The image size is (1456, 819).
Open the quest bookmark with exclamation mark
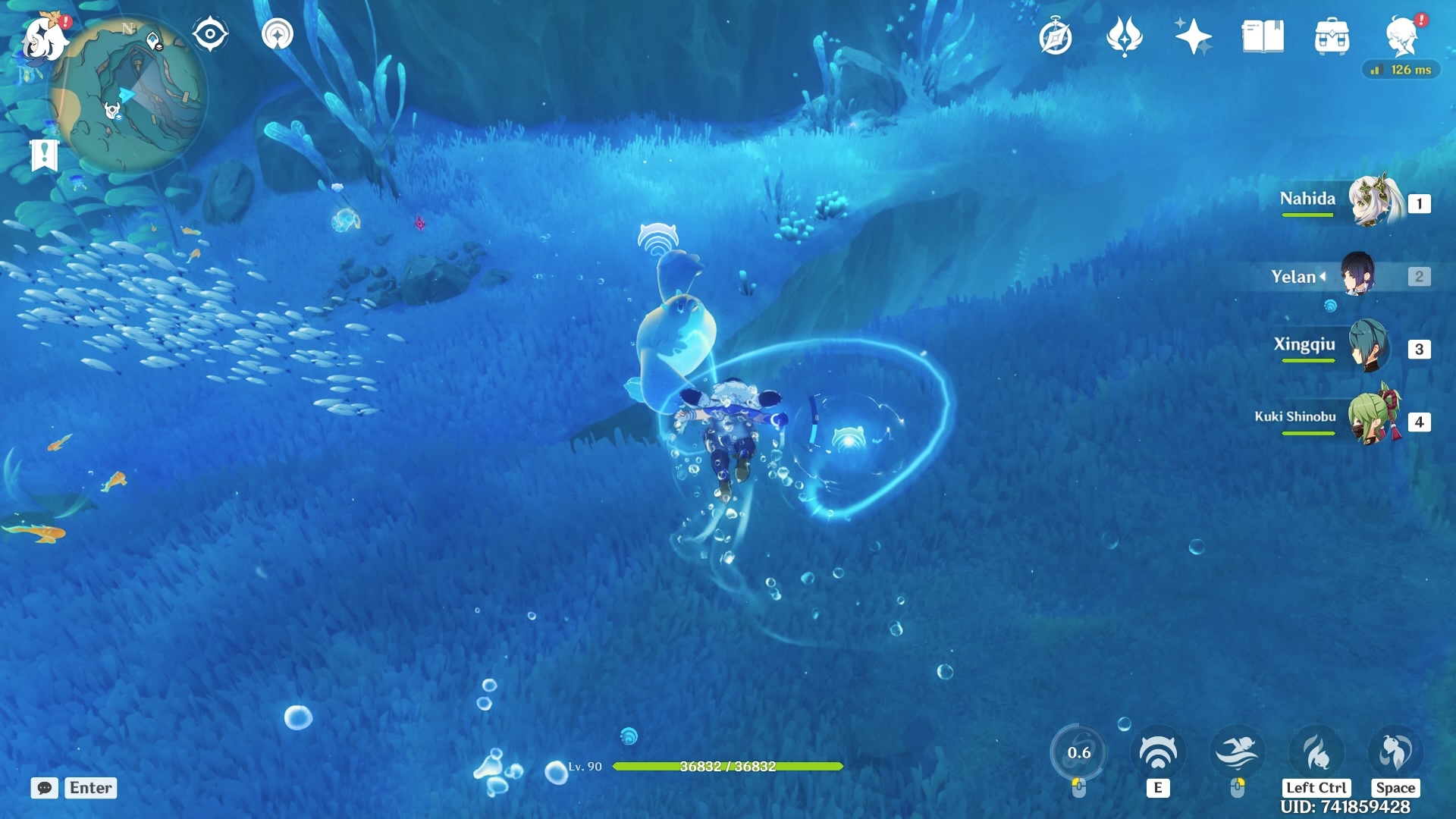coord(44,155)
